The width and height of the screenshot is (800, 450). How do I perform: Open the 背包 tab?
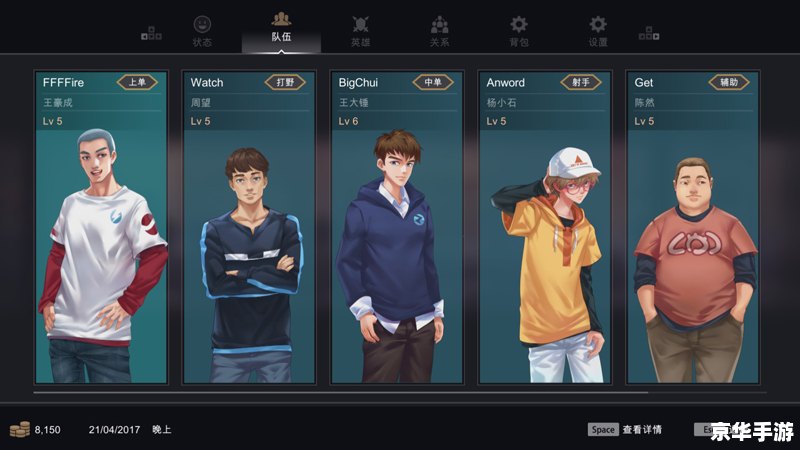519,30
